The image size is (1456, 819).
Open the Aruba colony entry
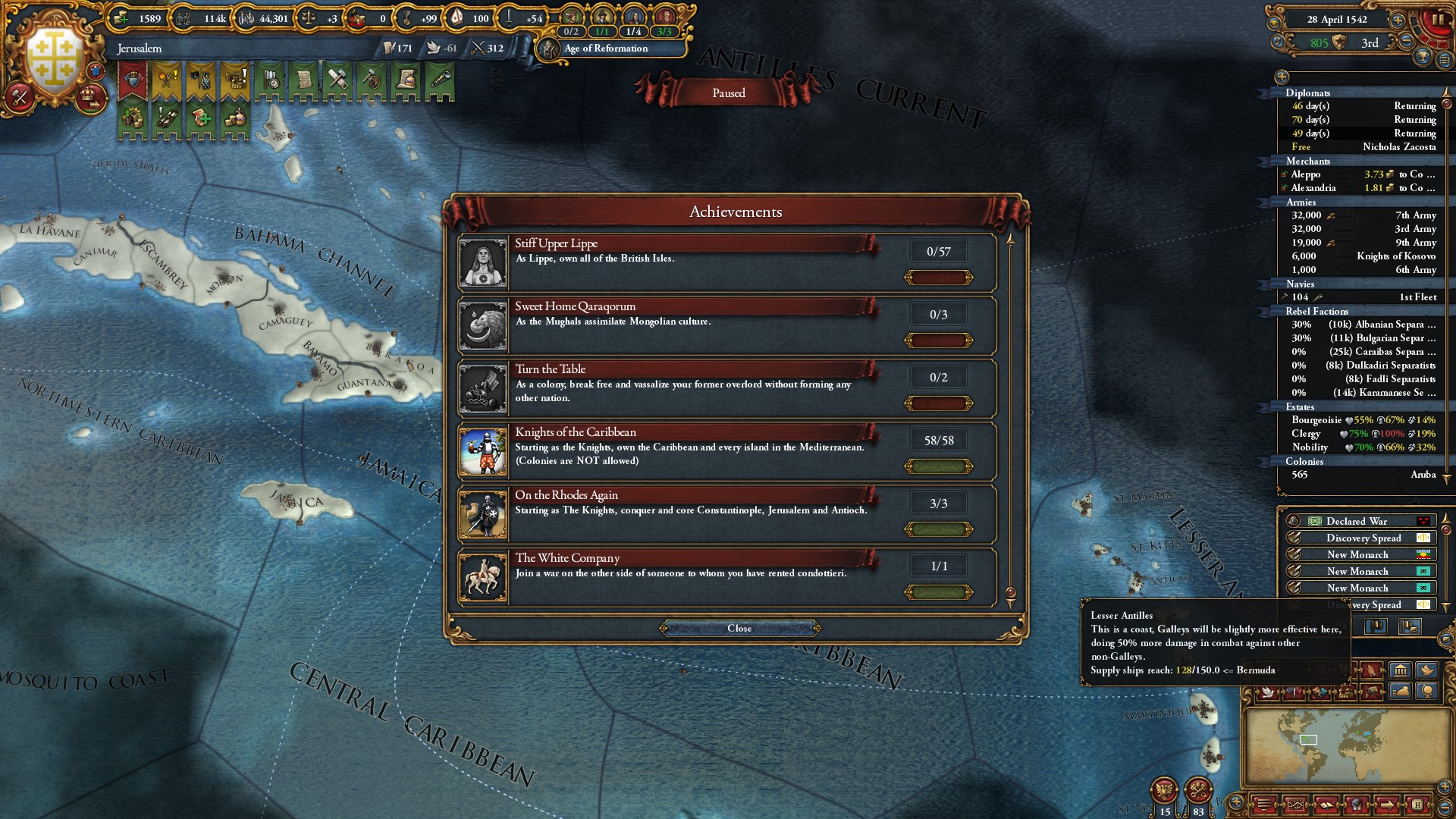1363,475
